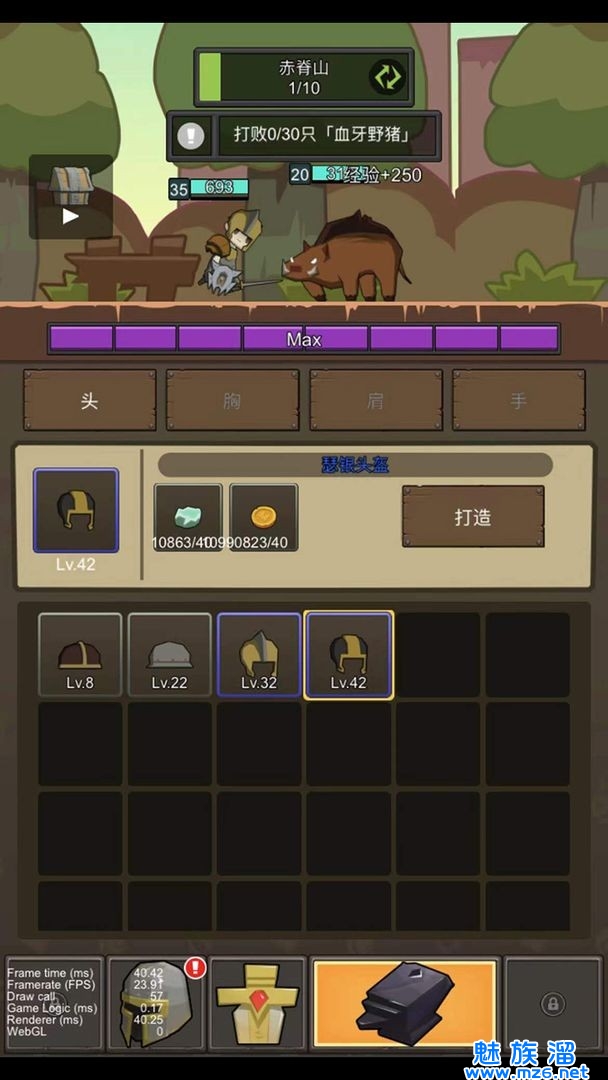Select the Lv.22 helmet slot
This screenshot has height=1080, width=608.
(x=170, y=654)
